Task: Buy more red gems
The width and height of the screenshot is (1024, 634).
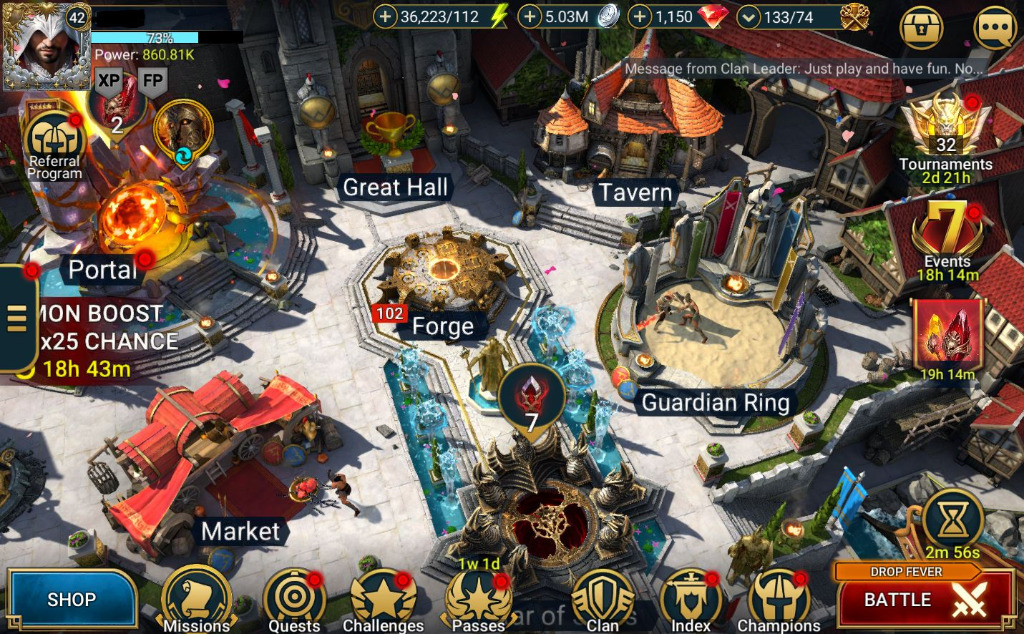Action: click(x=641, y=16)
